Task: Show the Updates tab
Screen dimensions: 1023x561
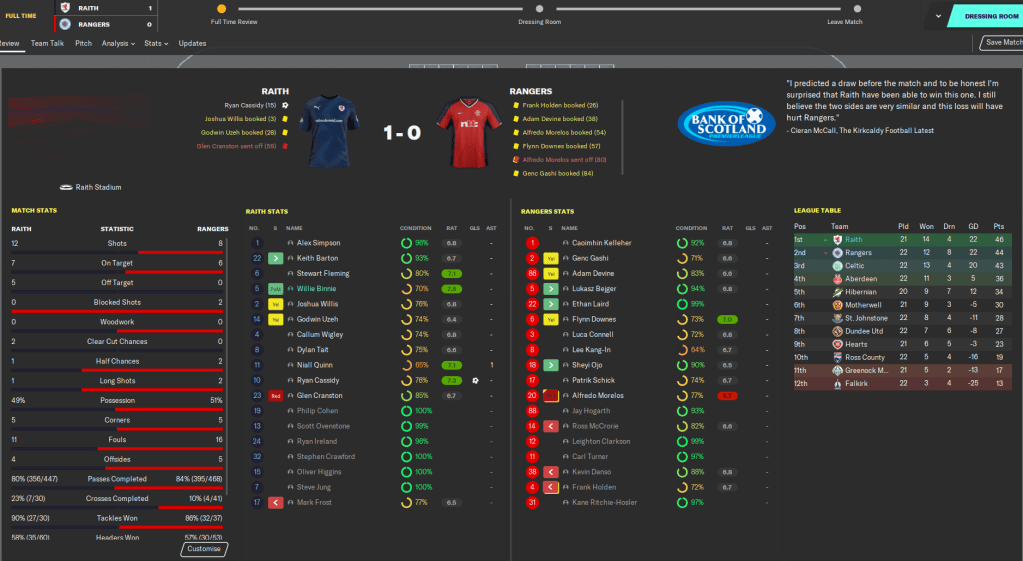Action: 192,43
